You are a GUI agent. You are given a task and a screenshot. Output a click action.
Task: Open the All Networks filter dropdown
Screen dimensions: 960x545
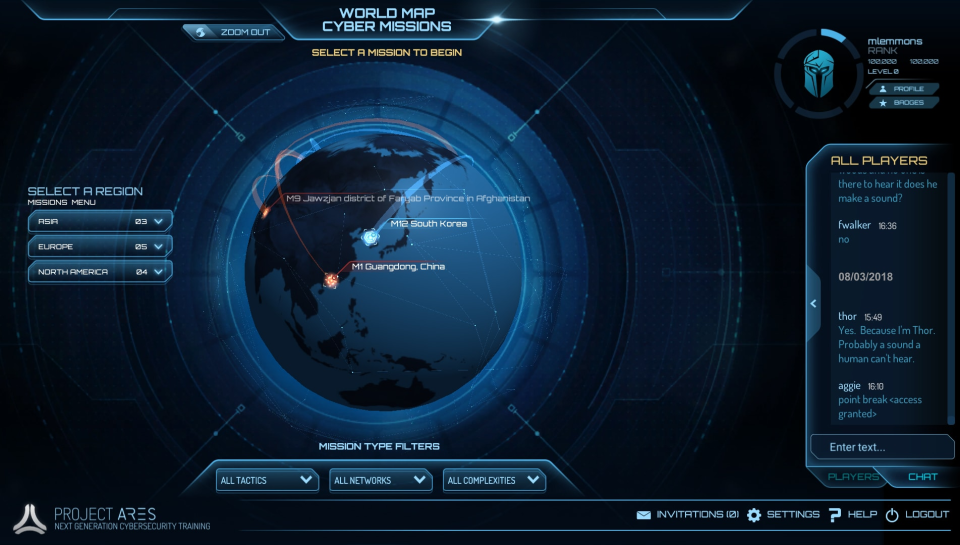point(380,480)
